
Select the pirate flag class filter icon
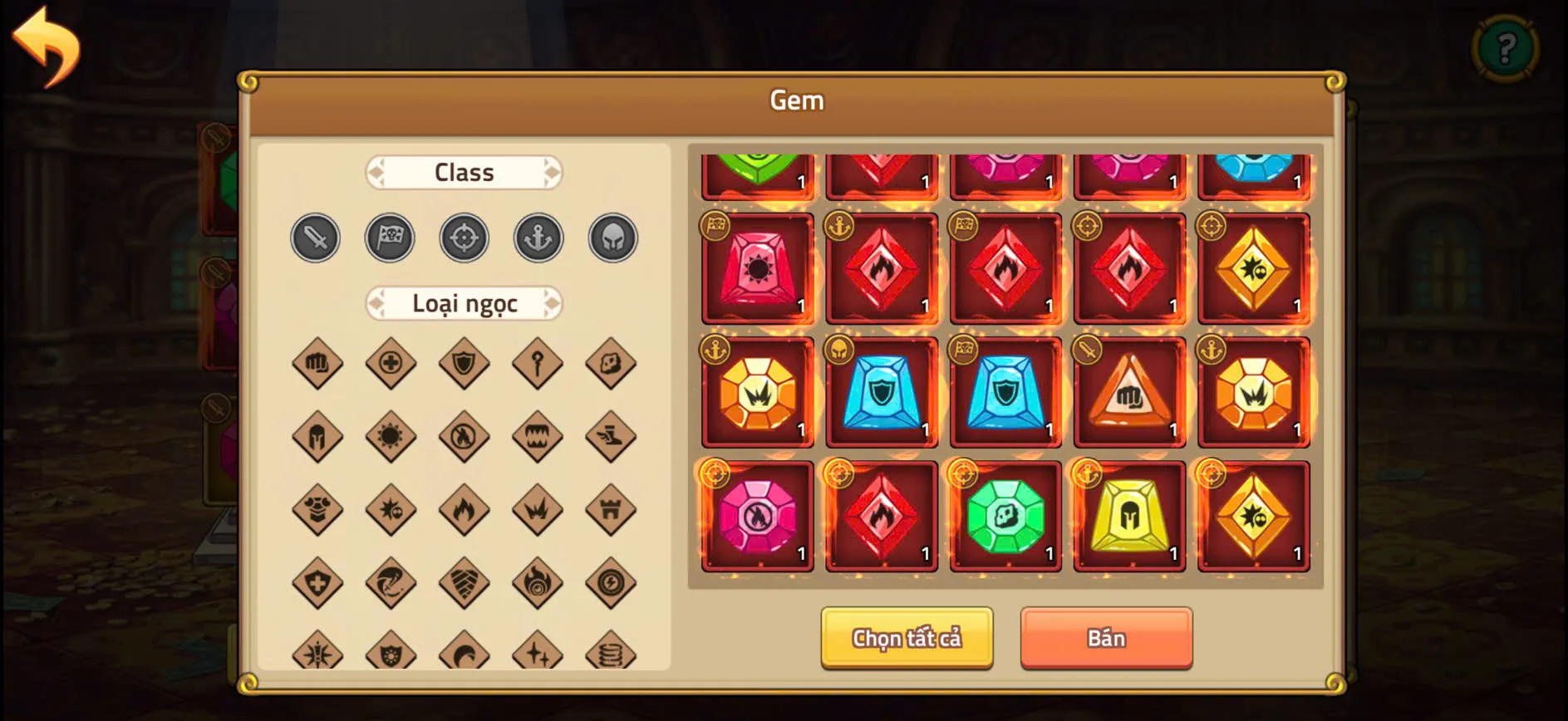(389, 238)
